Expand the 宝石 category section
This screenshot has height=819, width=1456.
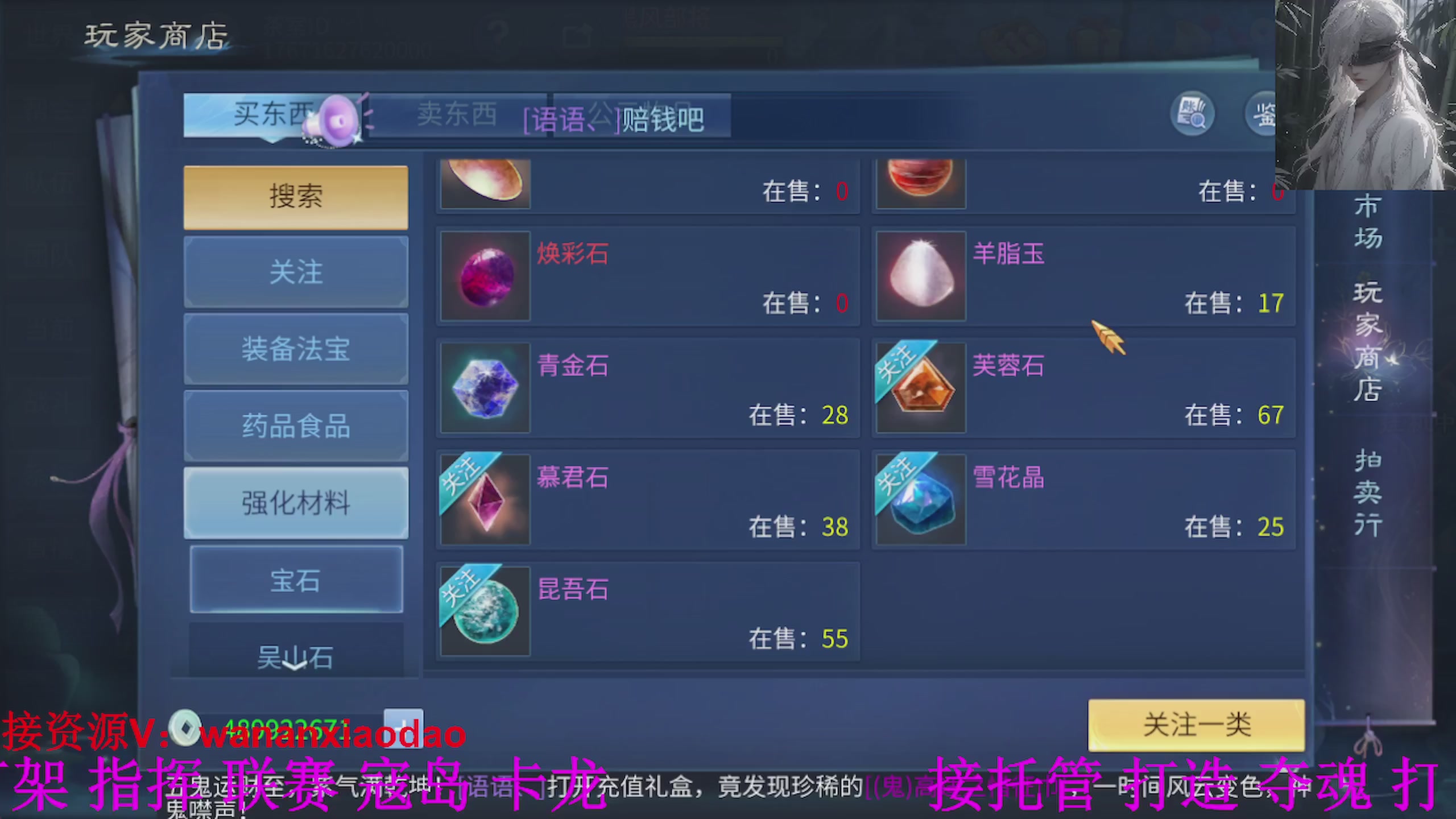295,580
